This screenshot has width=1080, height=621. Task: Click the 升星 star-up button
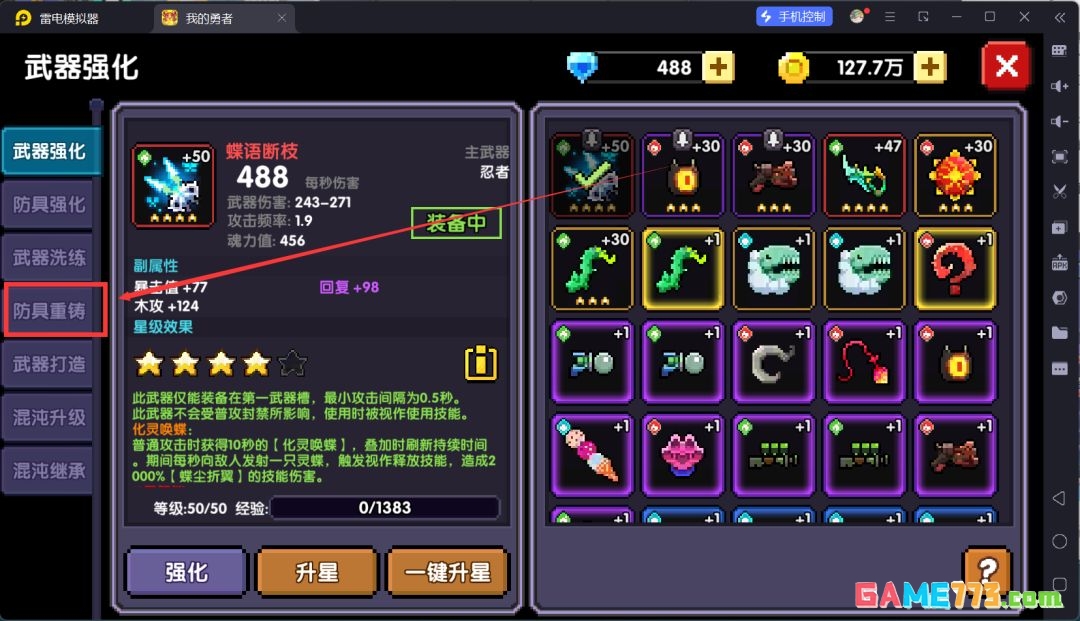317,572
